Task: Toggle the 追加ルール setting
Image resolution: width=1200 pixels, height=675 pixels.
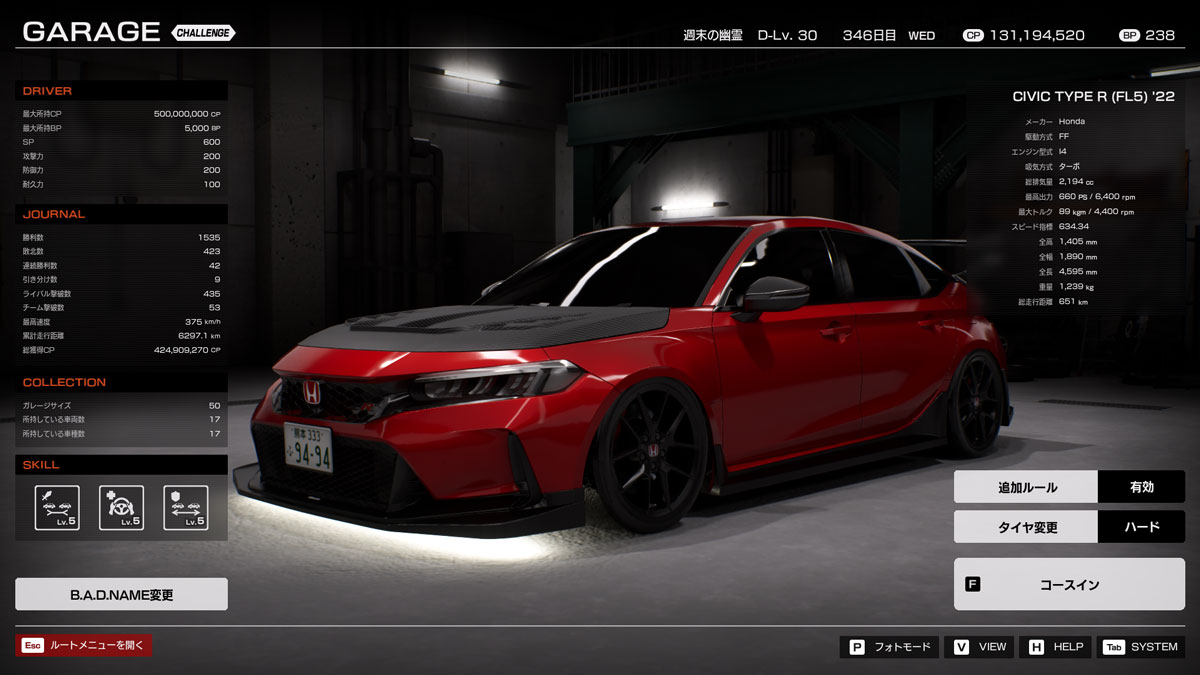Action: tap(1068, 487)
